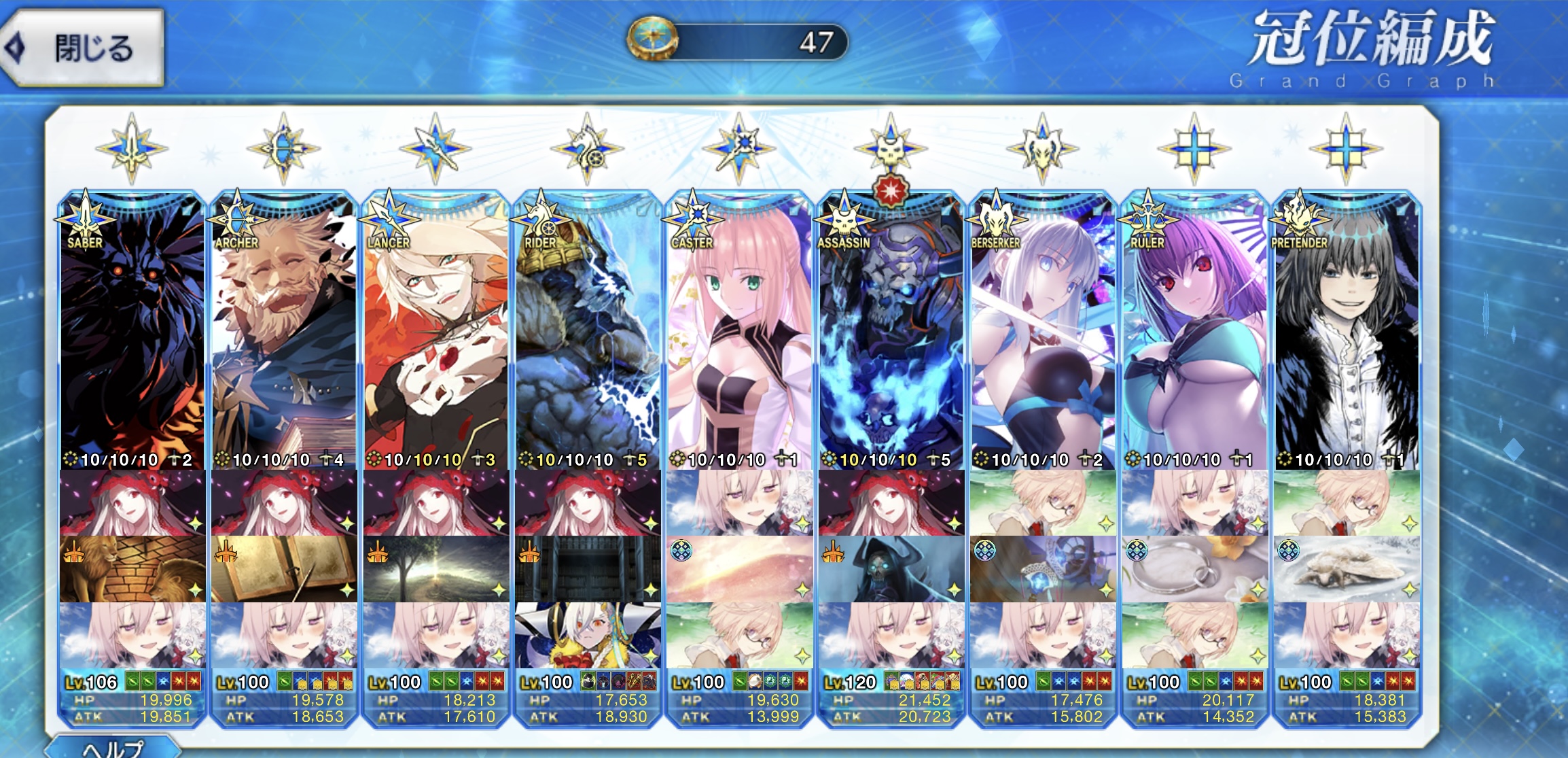Click the Rider horse class emblem at top
The height and width of the screenshot is (758, 1568).
tap(587, 149)
